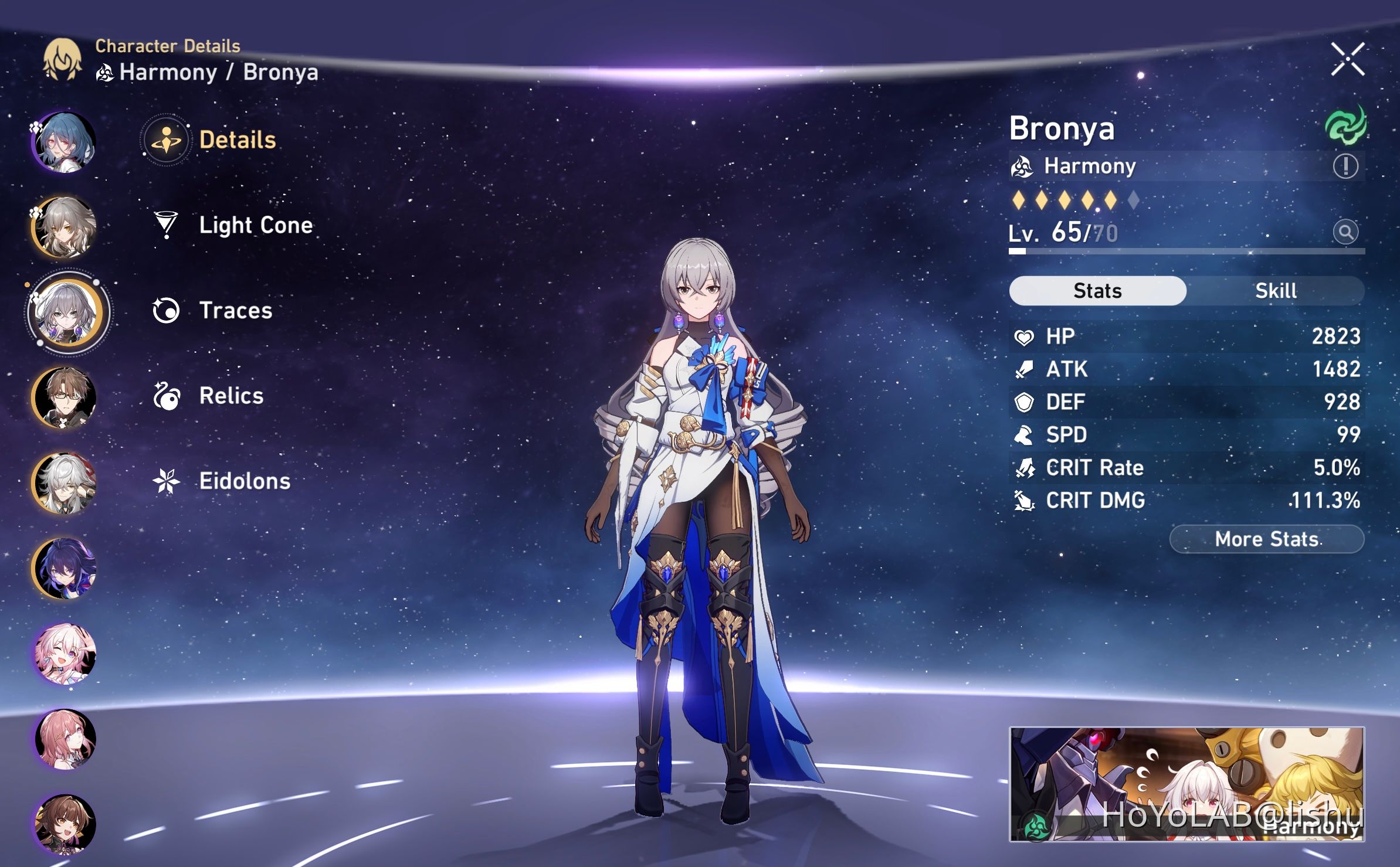1400x867 pixels.
Task: Select Bronya's highlighted portrait in the list
Action: coord(68,312)
